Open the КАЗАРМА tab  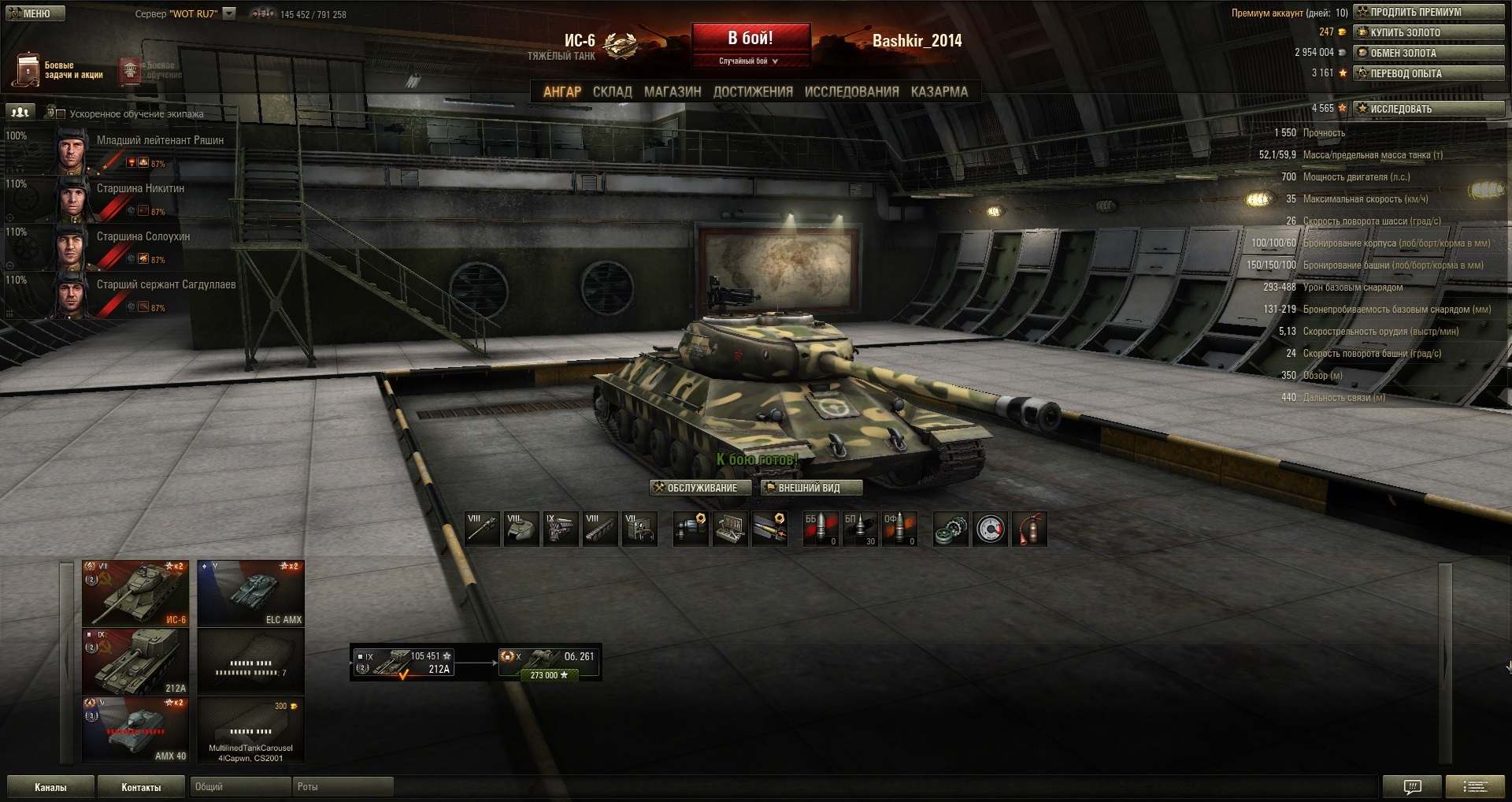(939, 91)
